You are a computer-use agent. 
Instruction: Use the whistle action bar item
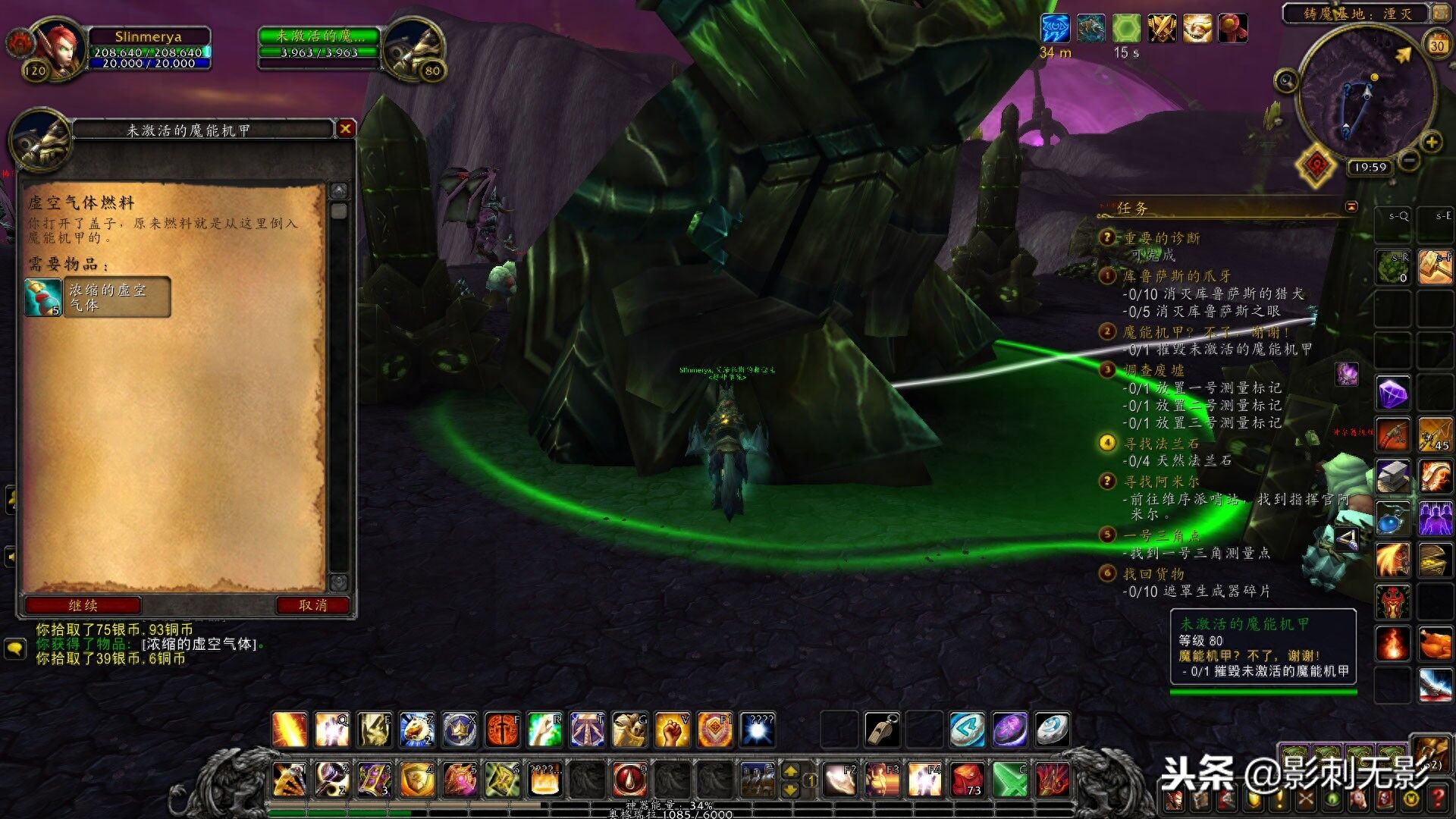point(882,730)
